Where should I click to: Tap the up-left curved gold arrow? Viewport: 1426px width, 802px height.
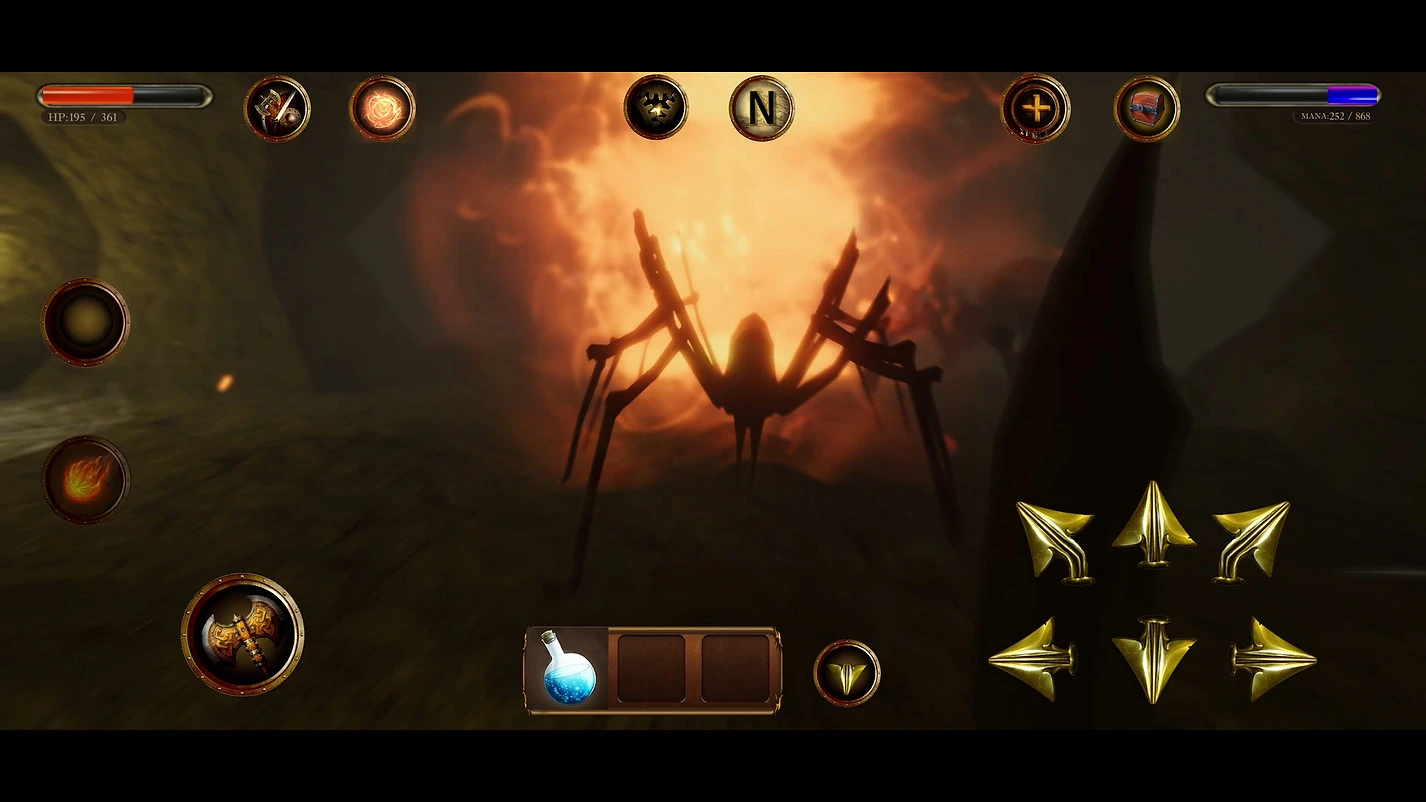[x=1056, y=539]
